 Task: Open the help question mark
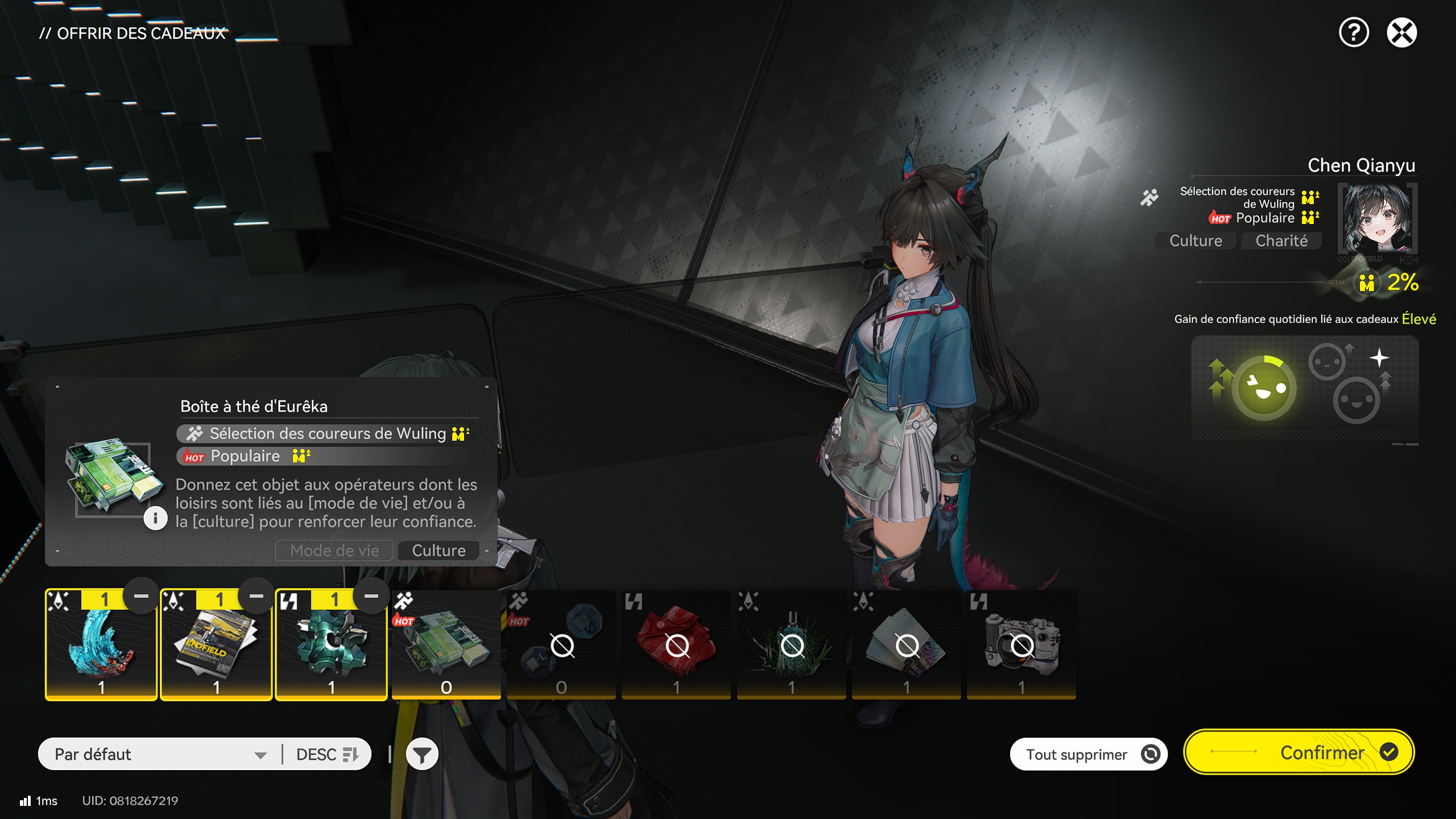(1353, 32)
